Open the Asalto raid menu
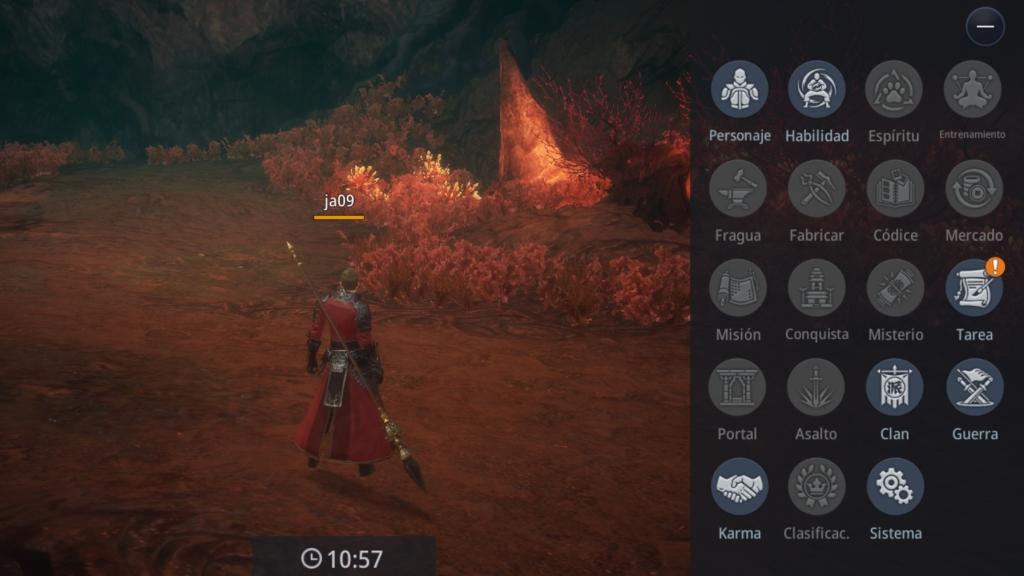This screenshot has width=1024, height=576. (816, 387)
